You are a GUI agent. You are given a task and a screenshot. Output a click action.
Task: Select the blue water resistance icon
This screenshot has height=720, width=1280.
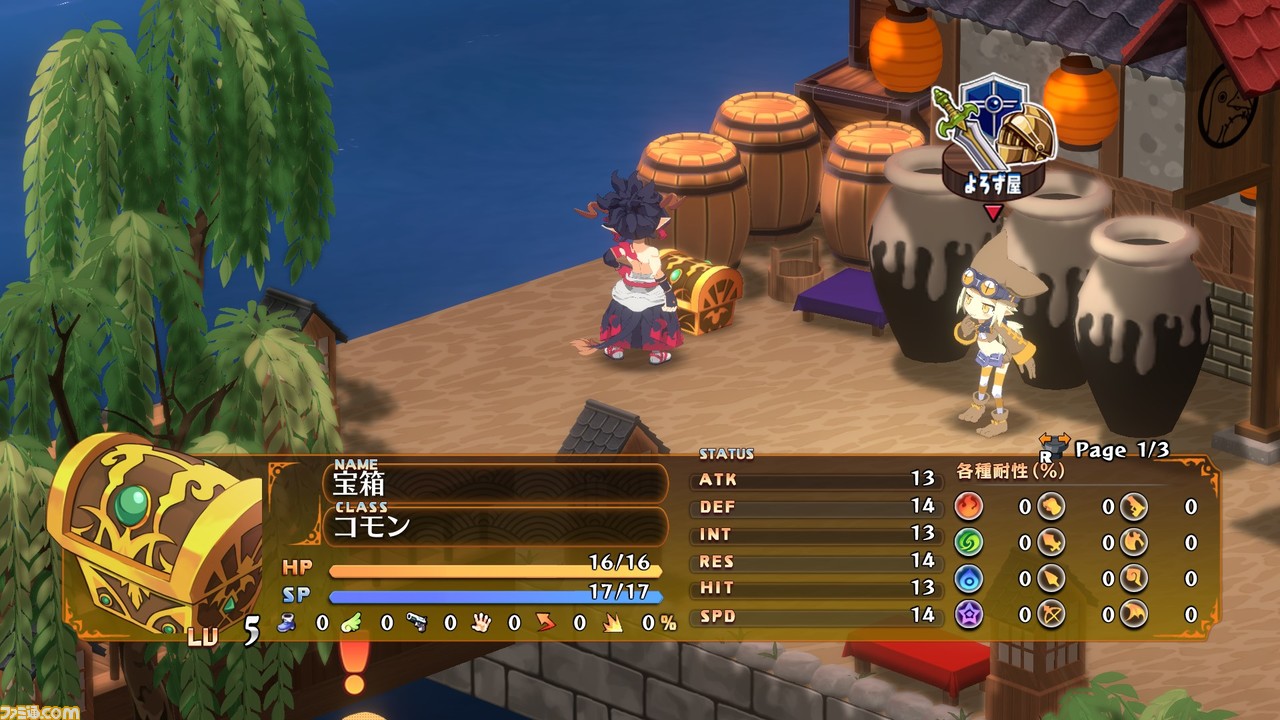tap(968, 578)
